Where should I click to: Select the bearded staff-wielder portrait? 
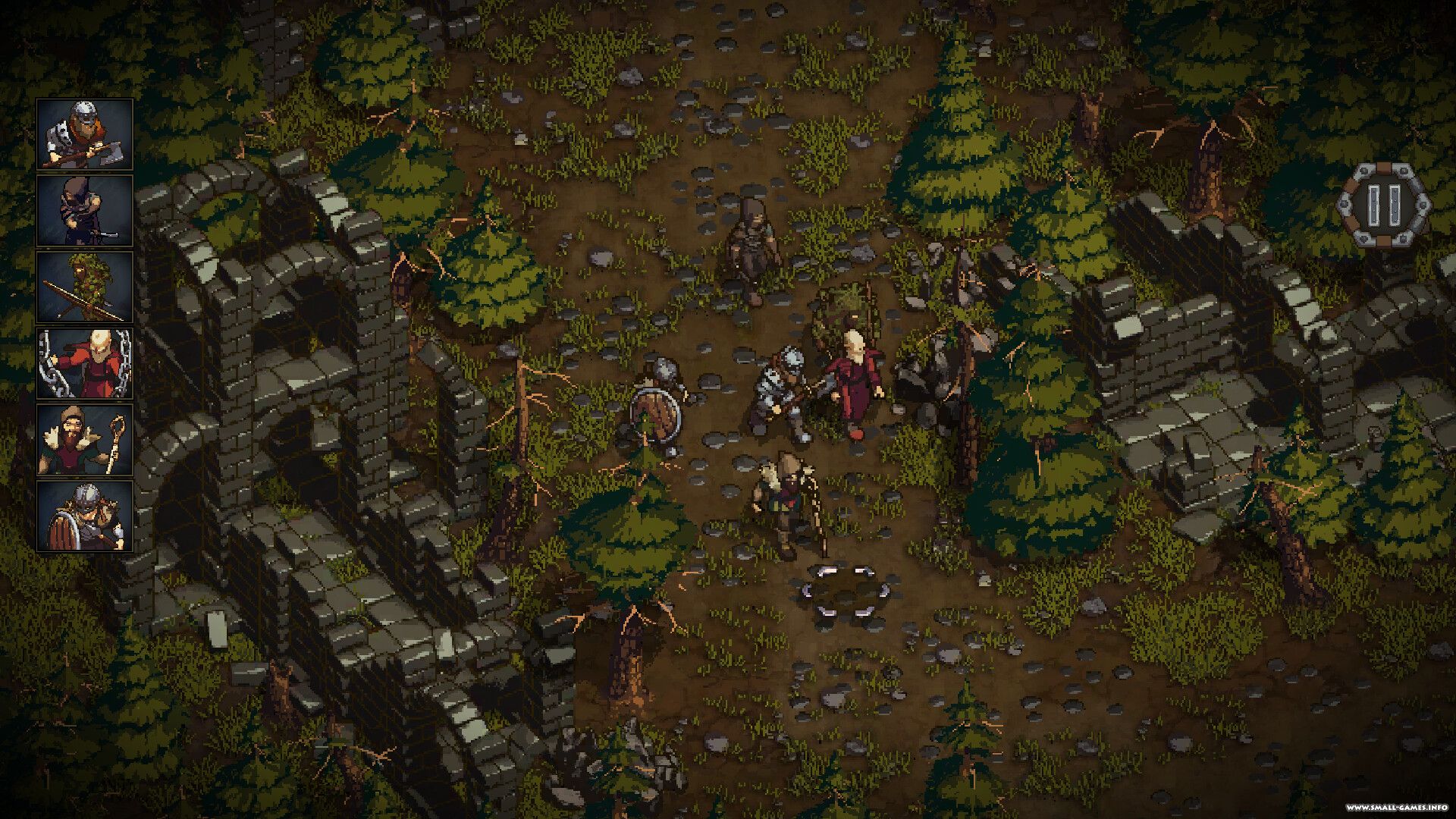85,440
